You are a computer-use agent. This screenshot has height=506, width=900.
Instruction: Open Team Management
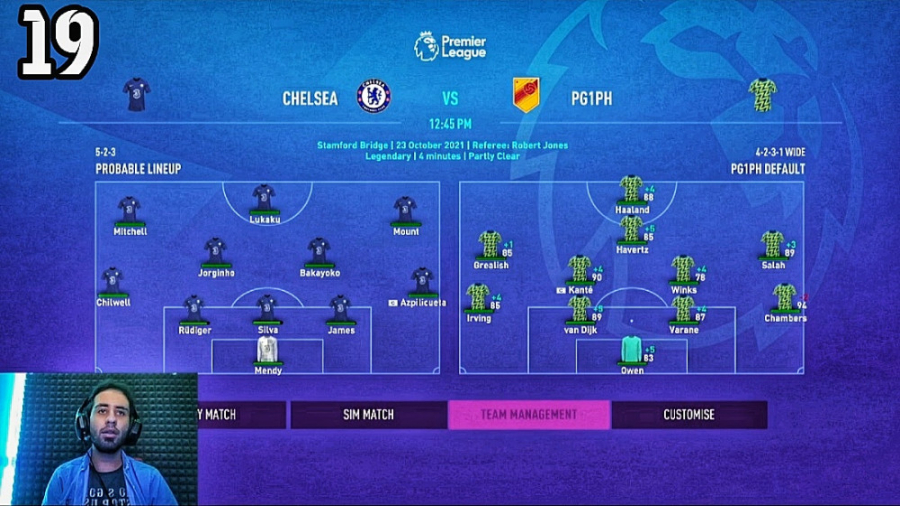(x=529, y=414)
